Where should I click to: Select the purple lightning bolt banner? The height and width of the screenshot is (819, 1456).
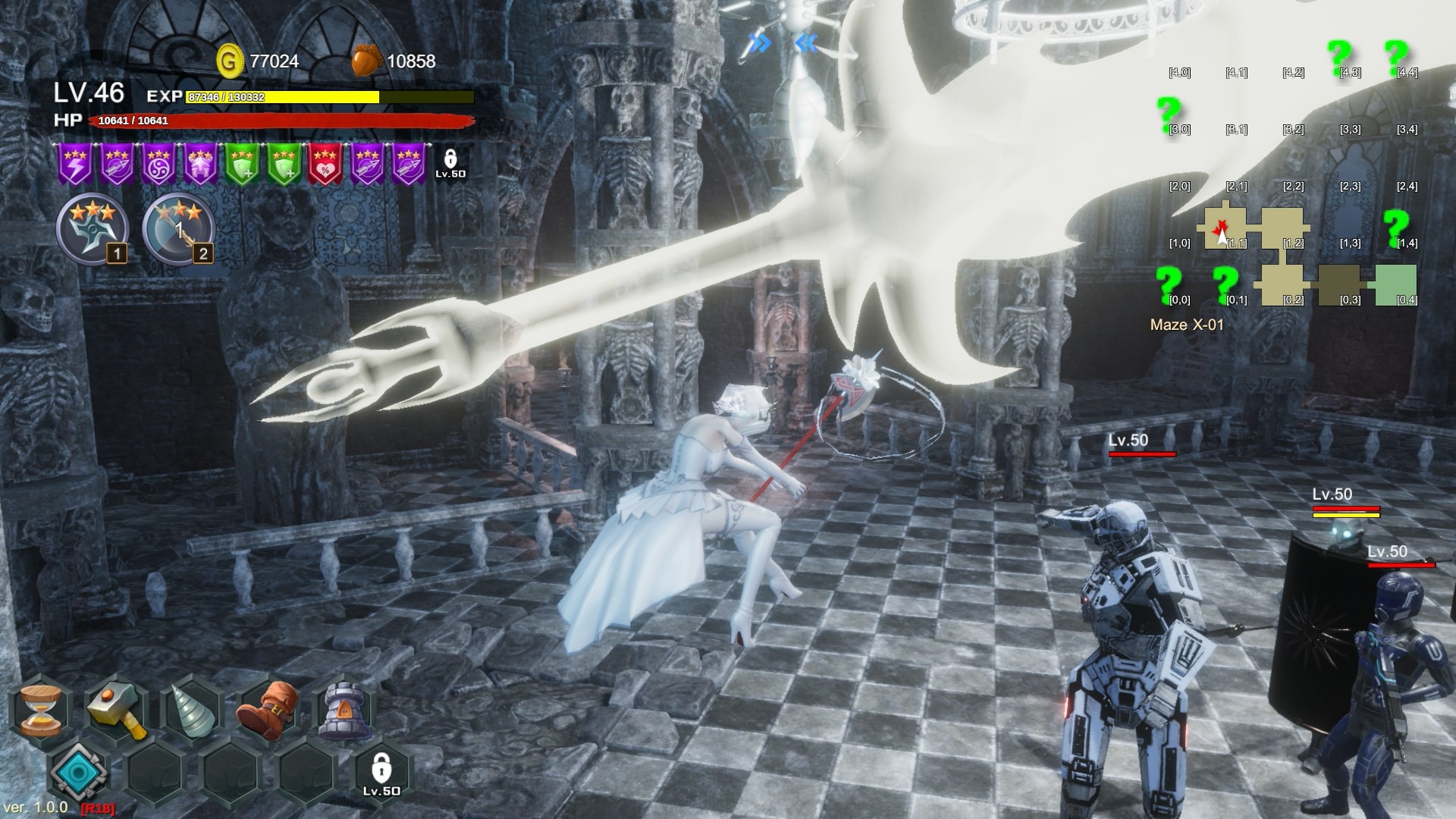tap(75, 165)
